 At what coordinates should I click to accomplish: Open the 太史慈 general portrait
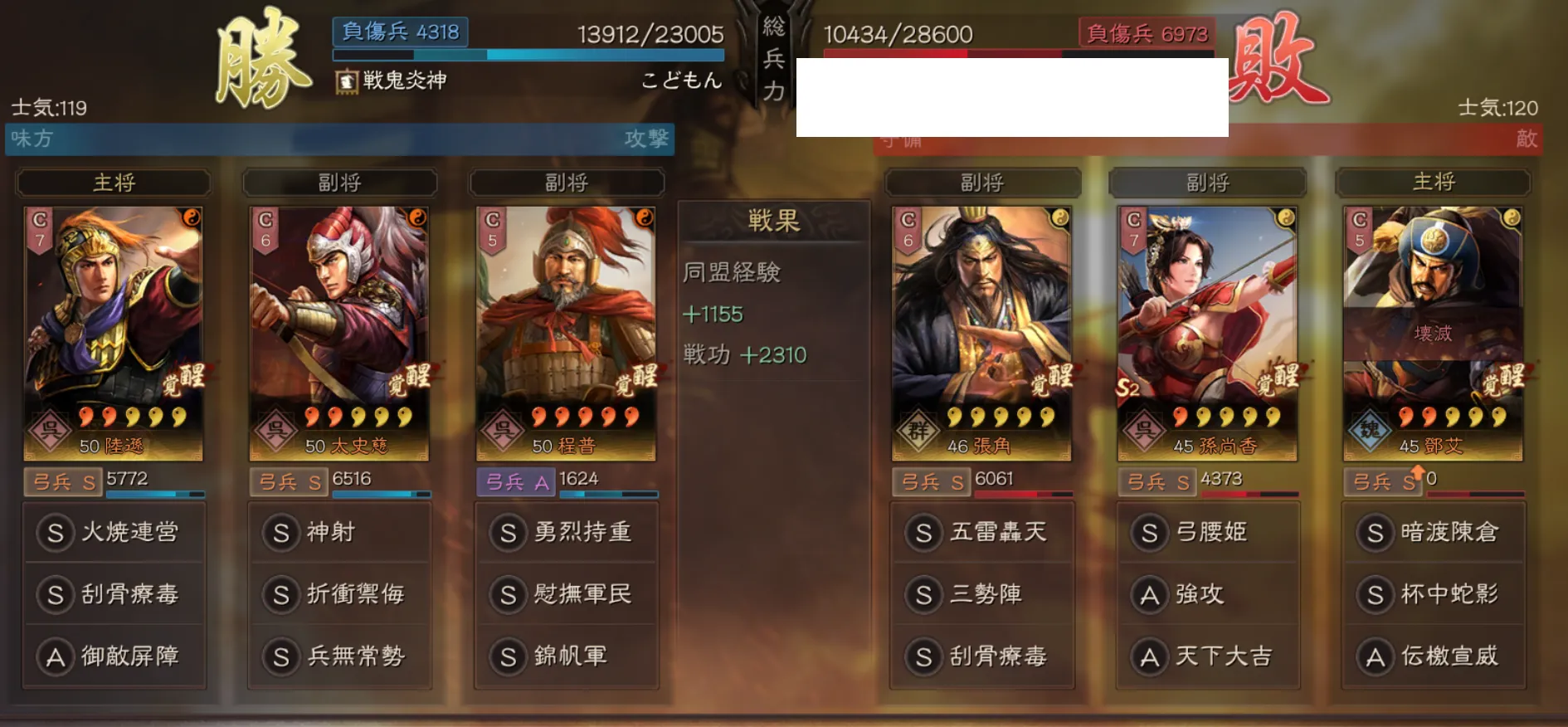click(339, 332)
